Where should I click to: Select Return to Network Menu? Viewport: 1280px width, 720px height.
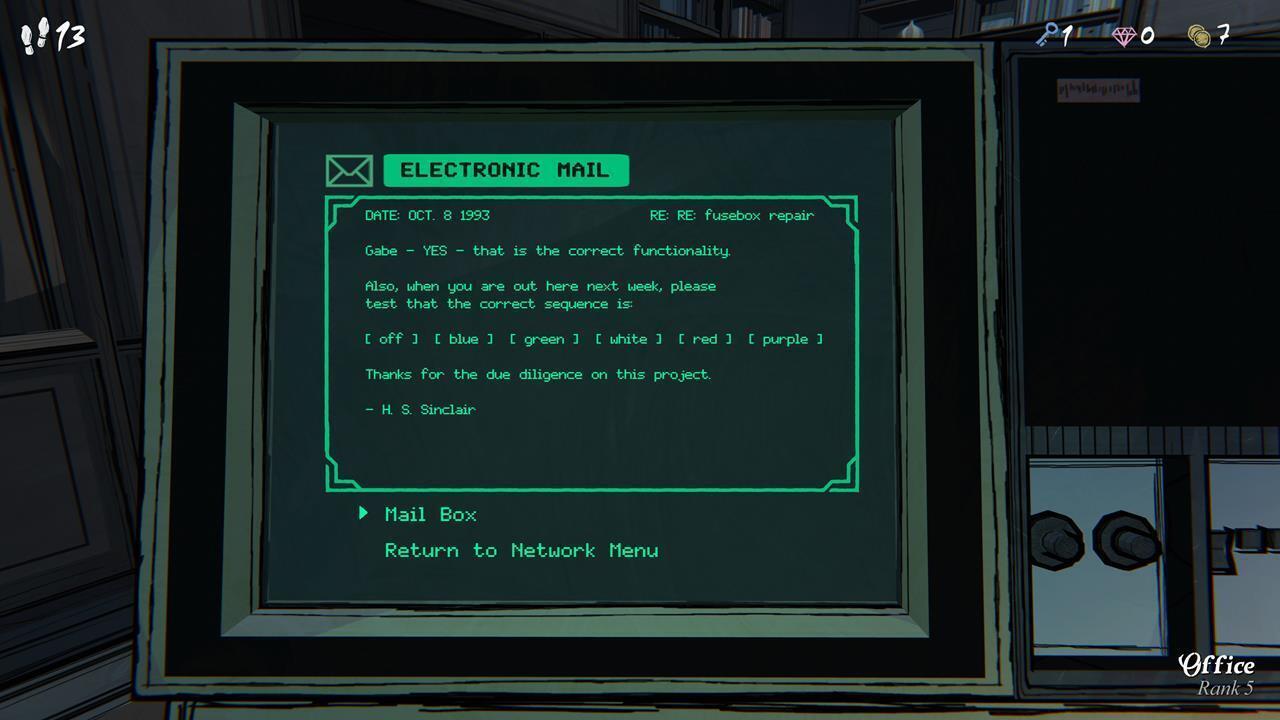click(x=520, y=550)
